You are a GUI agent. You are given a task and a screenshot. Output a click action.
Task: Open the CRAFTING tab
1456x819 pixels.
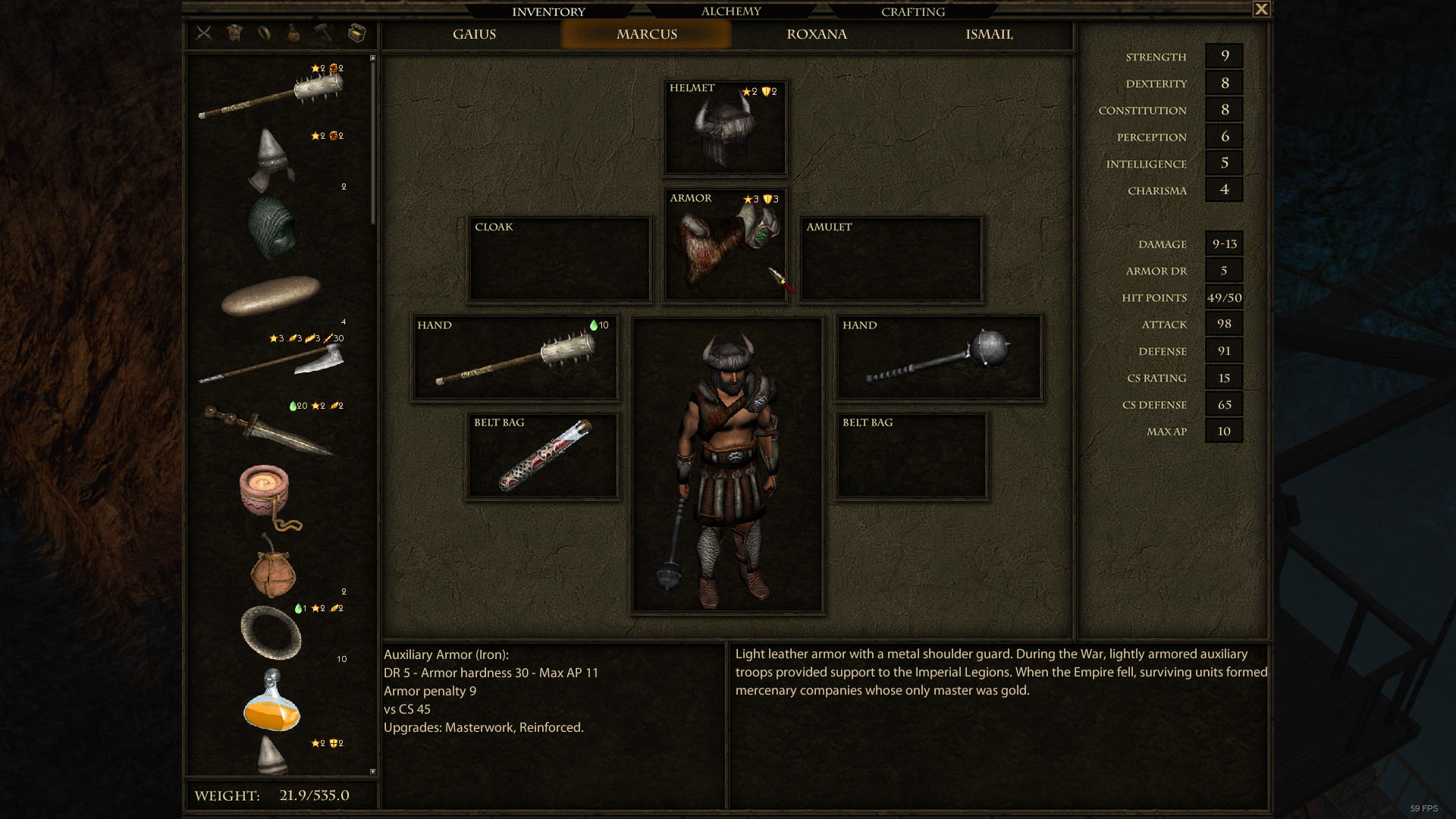tap(912, 11)
